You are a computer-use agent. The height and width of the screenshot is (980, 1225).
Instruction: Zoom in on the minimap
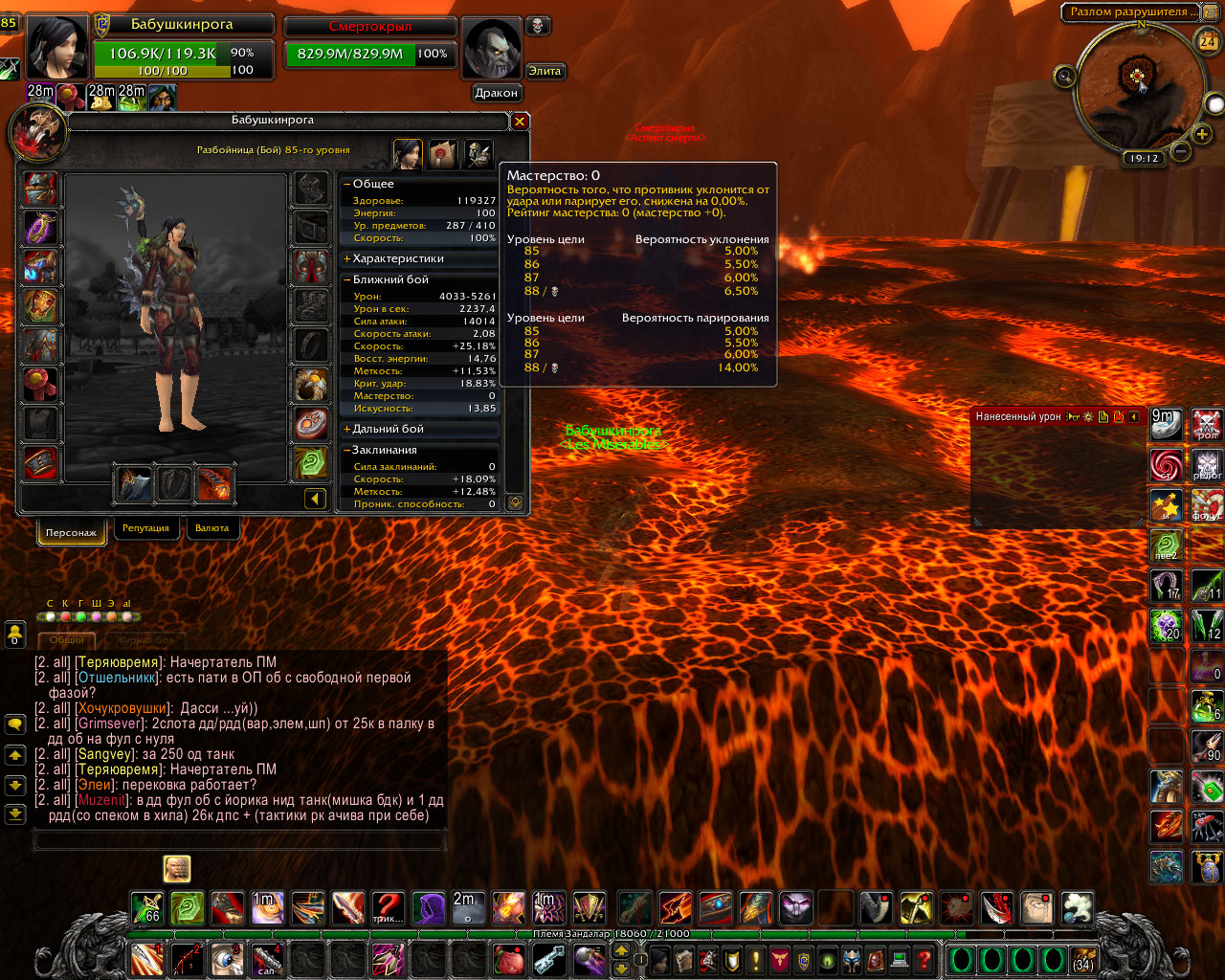[1202, 135]
